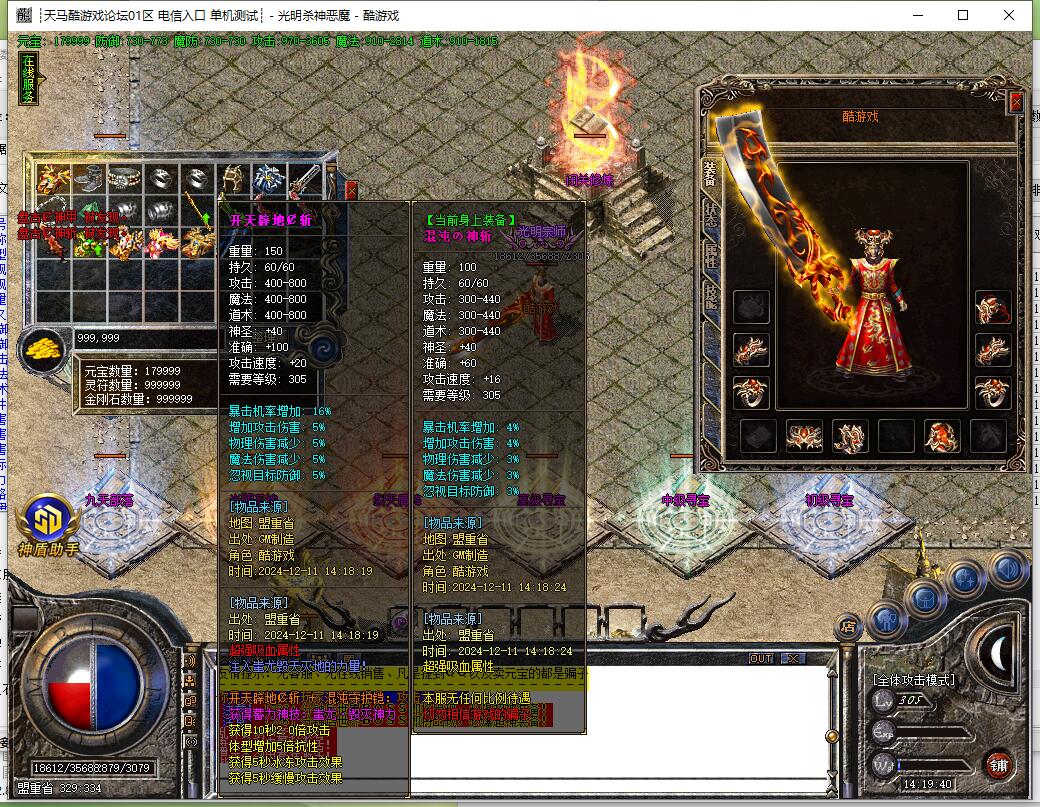
Task: Maximize the game window
Action: (963, 15)
